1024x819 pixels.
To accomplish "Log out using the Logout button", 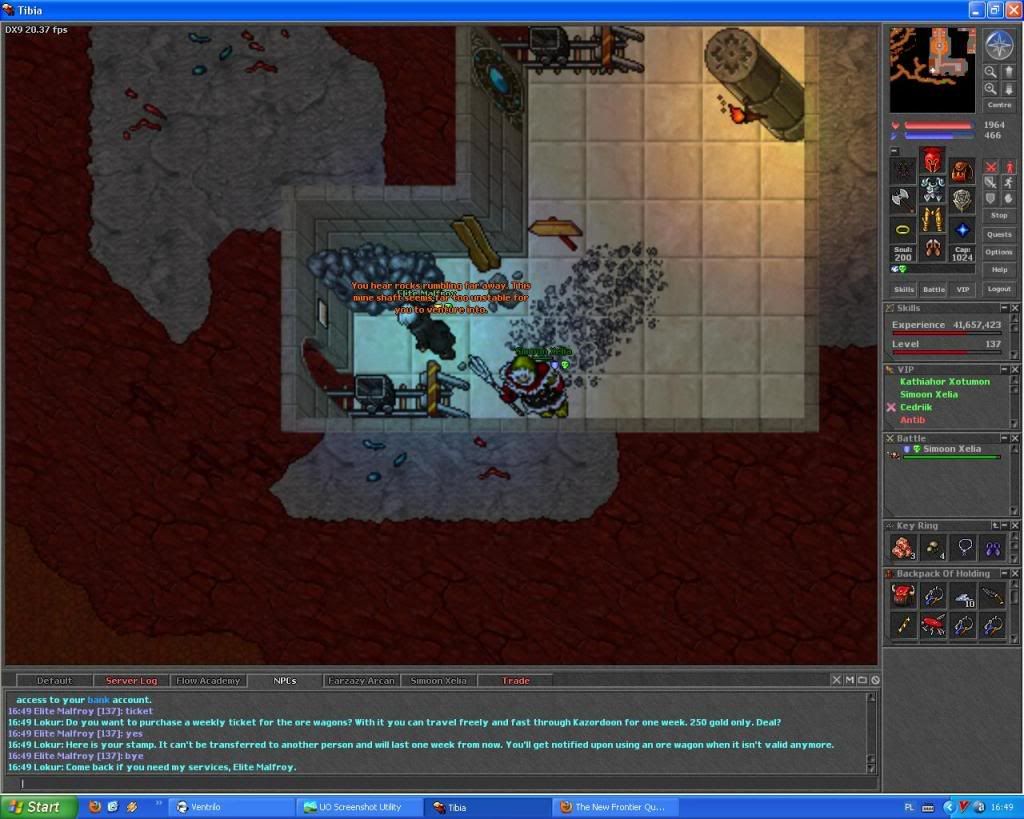I will click(x=998, y=289).
